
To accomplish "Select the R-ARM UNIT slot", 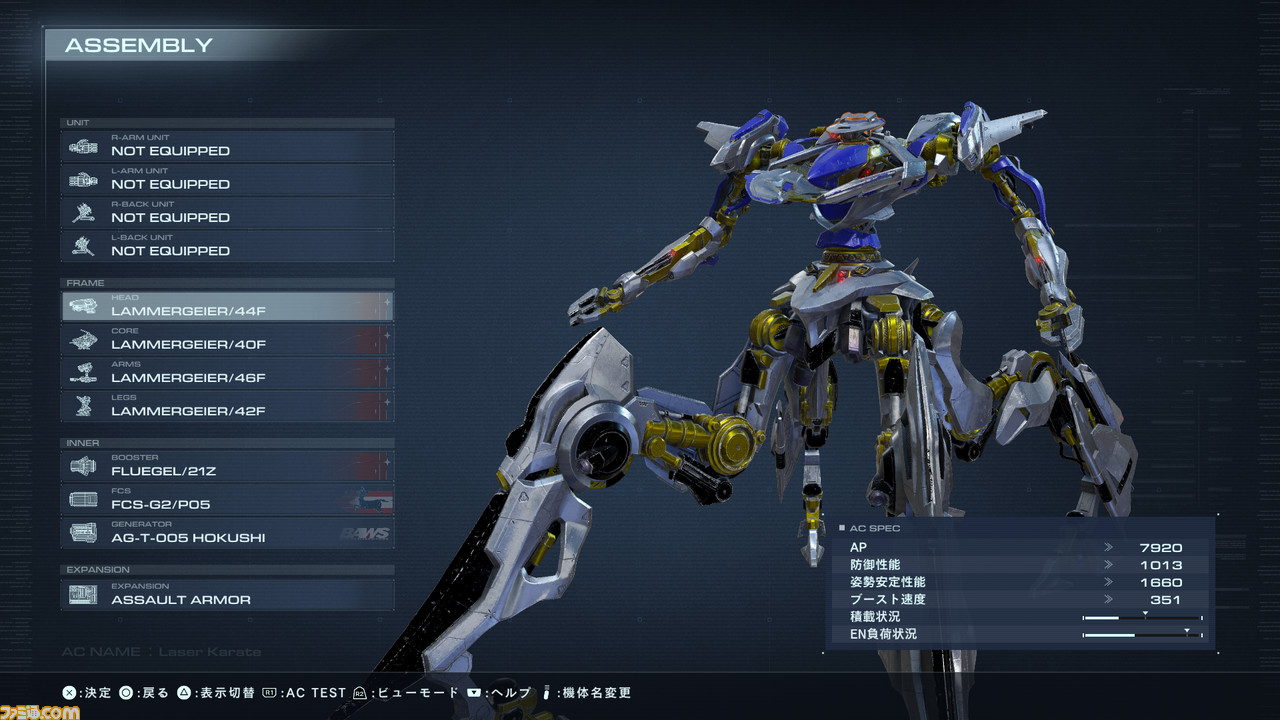I will tap(228, 146).
